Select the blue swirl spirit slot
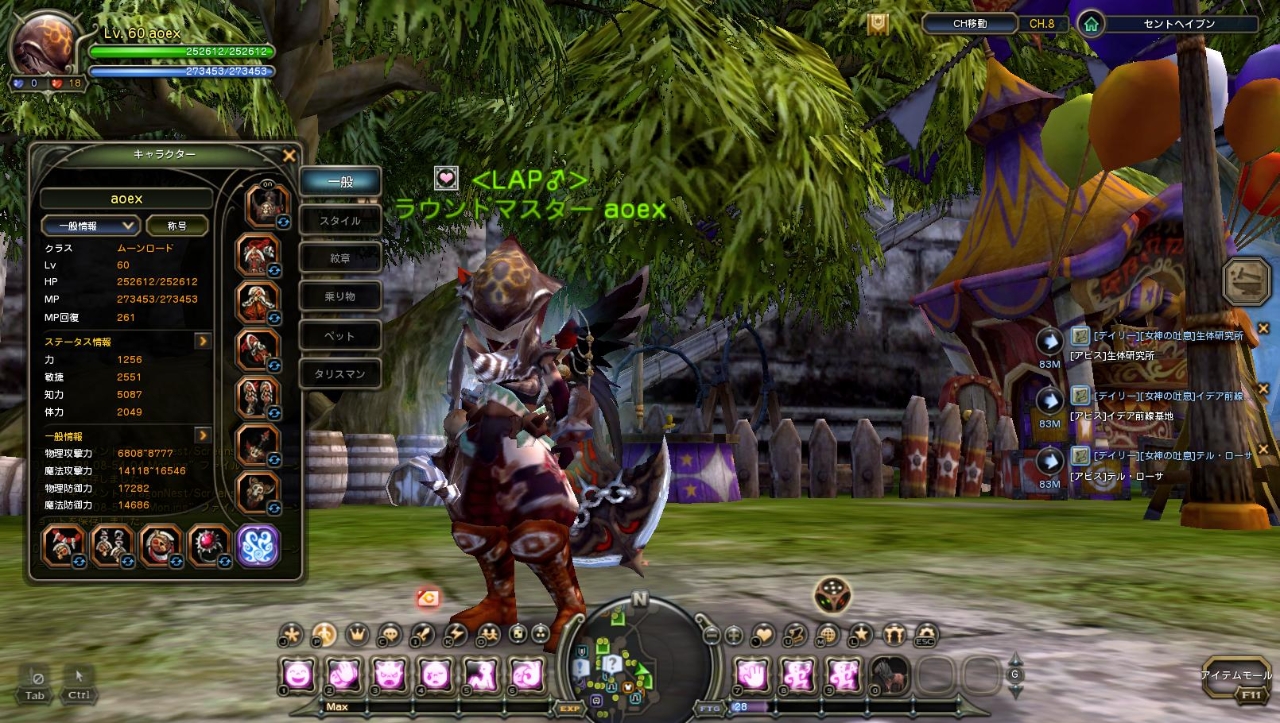 (257, 546)
